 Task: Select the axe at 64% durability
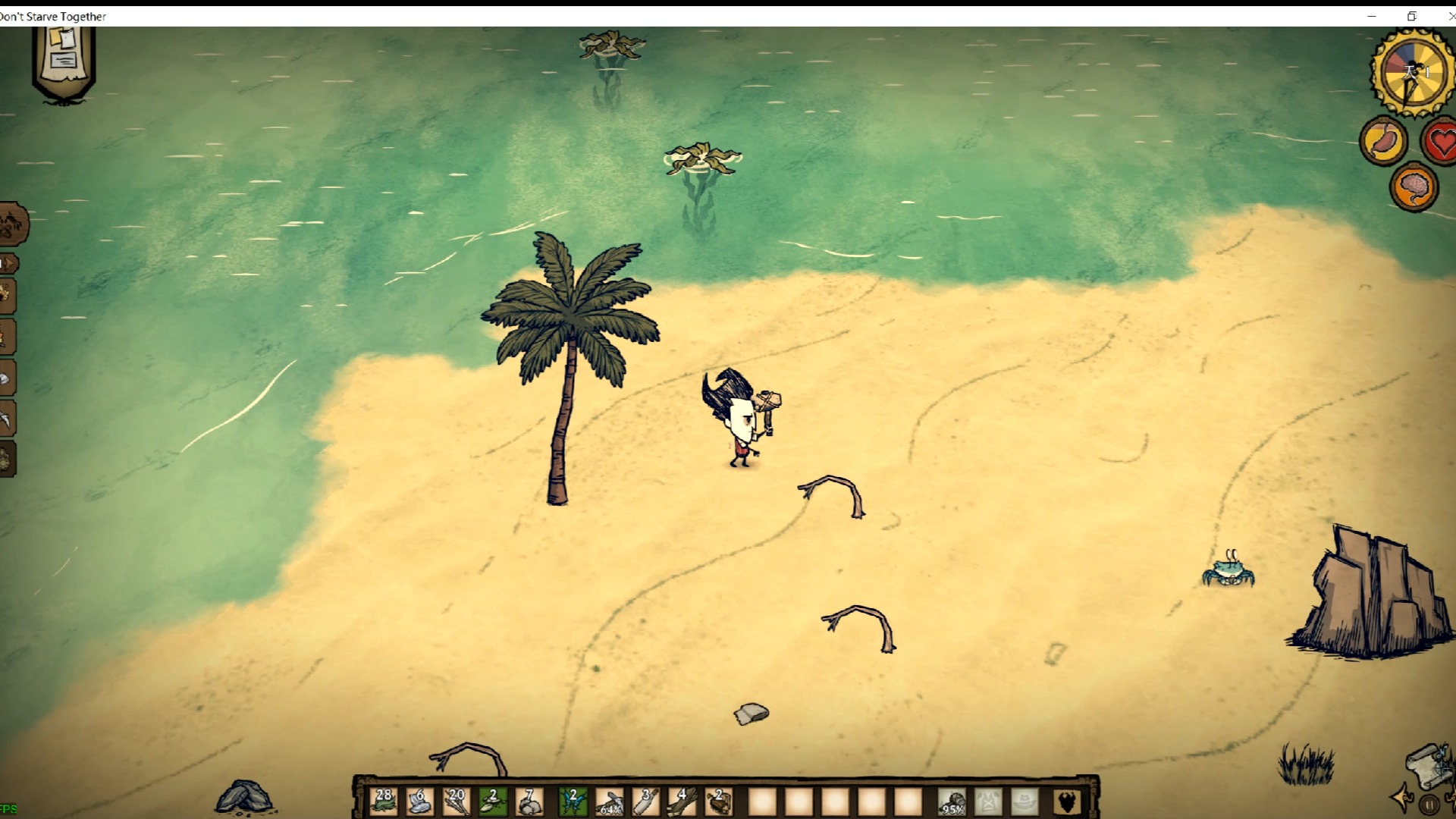pos(610,801)
